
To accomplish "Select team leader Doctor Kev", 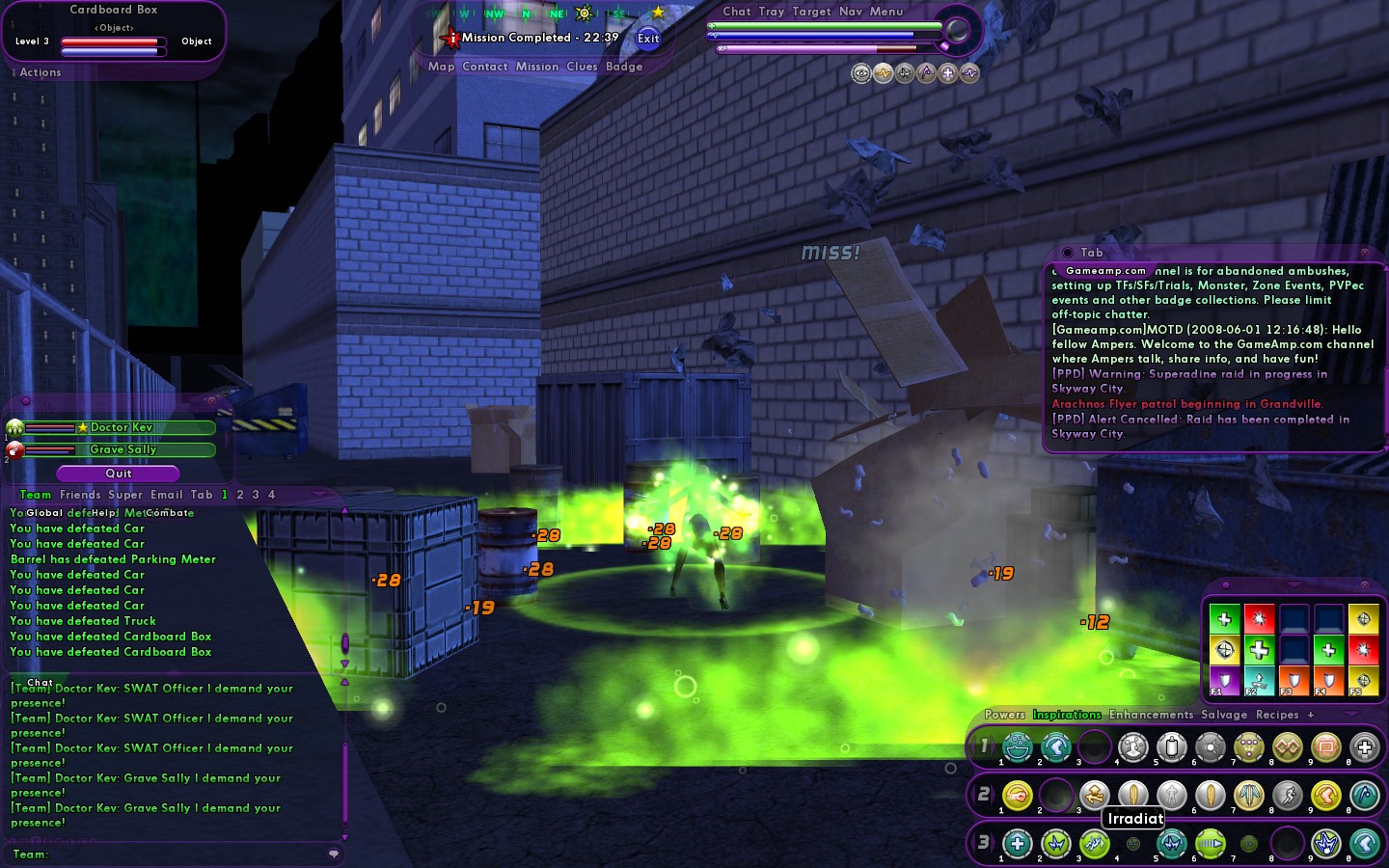I will coord(122,427).
